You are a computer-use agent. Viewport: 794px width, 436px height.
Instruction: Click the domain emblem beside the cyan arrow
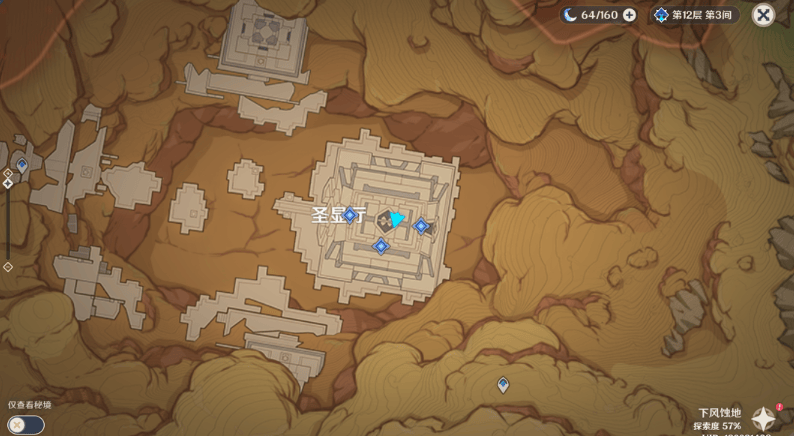[x=385, y=221]
